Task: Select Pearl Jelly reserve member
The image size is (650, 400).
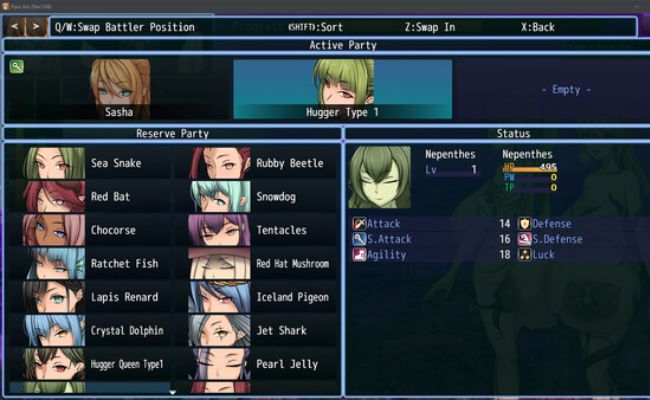Action: click(262, 364)
